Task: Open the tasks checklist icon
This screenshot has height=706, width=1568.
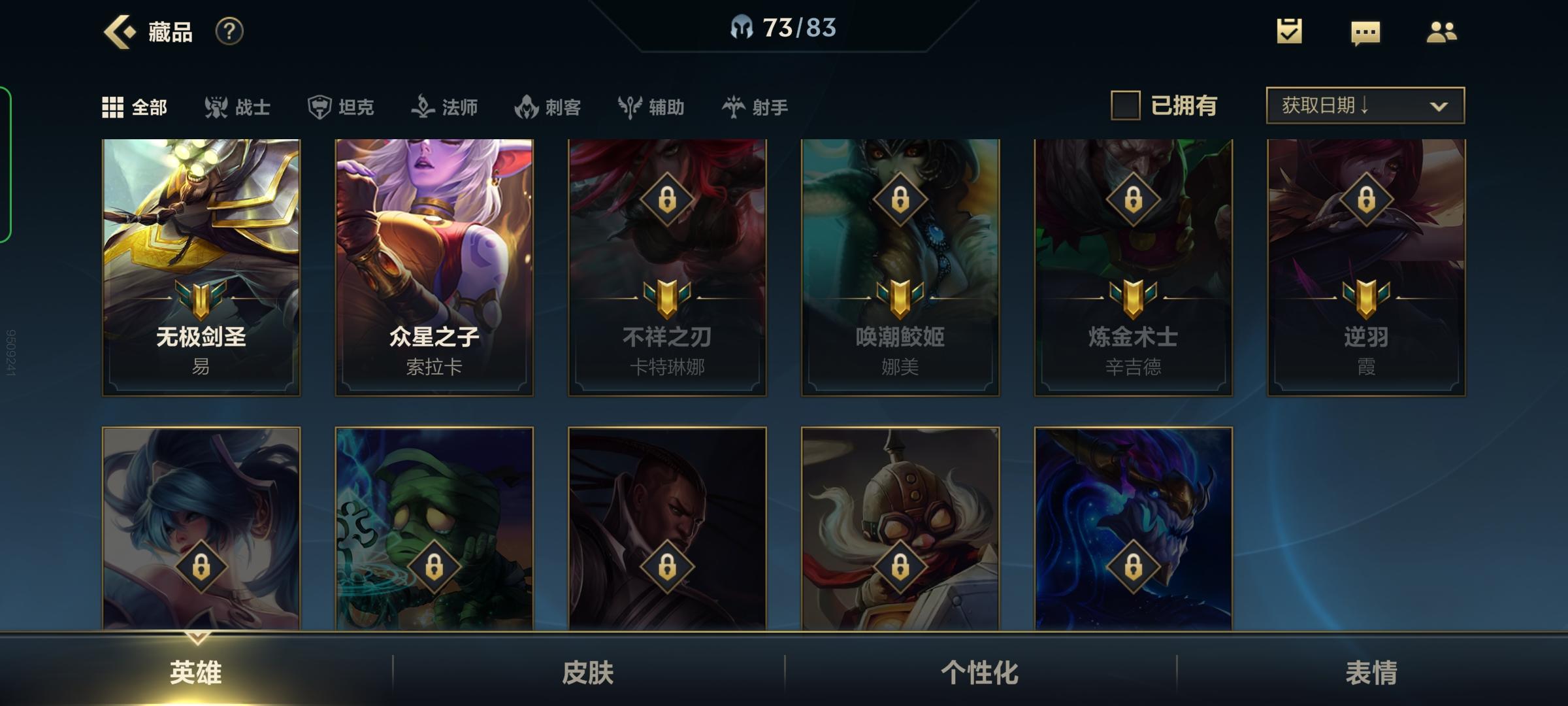Action: (x=1288, y=31)
